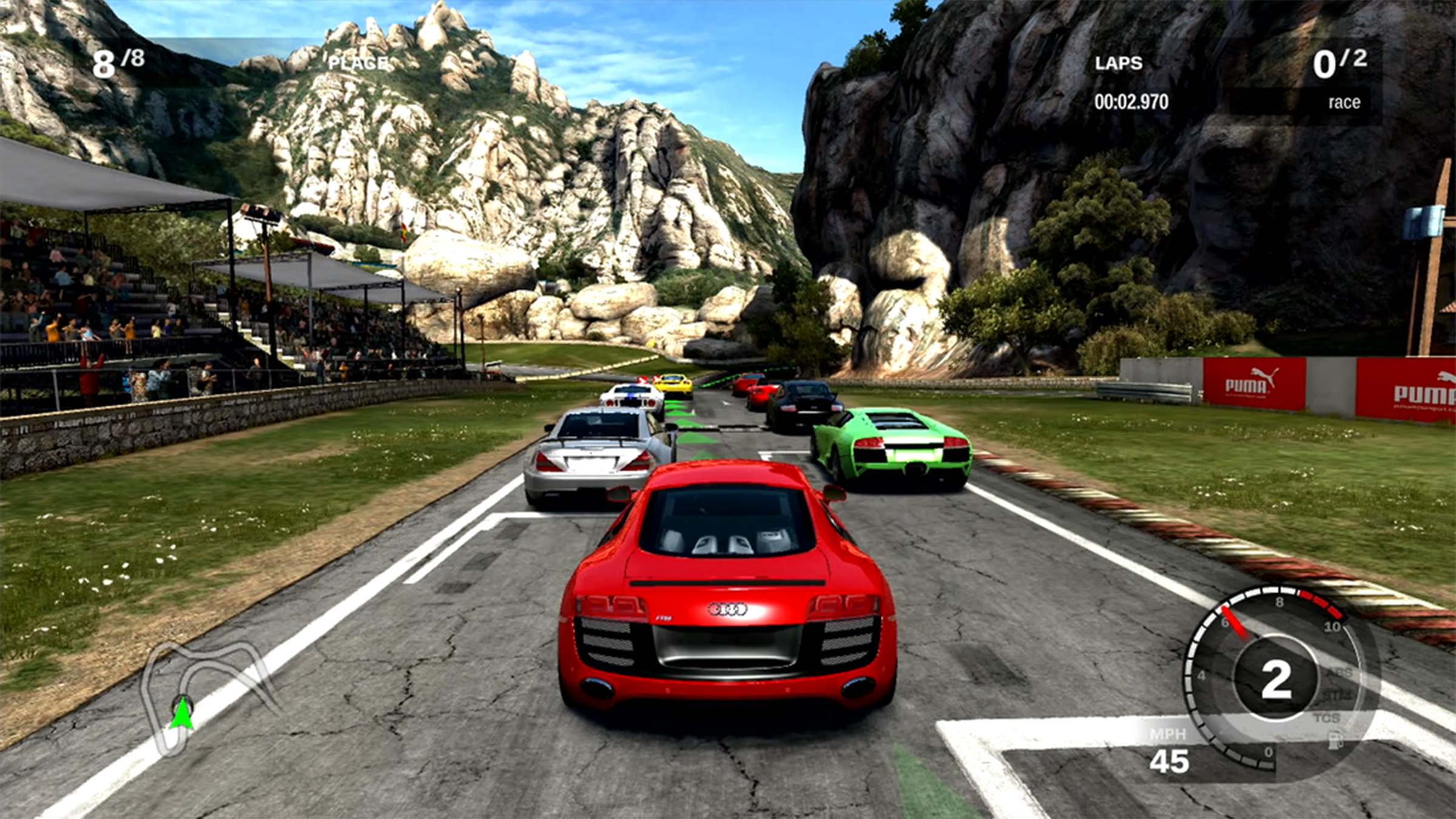
Task: Click the track layout minimap
Action: point(206,692)
